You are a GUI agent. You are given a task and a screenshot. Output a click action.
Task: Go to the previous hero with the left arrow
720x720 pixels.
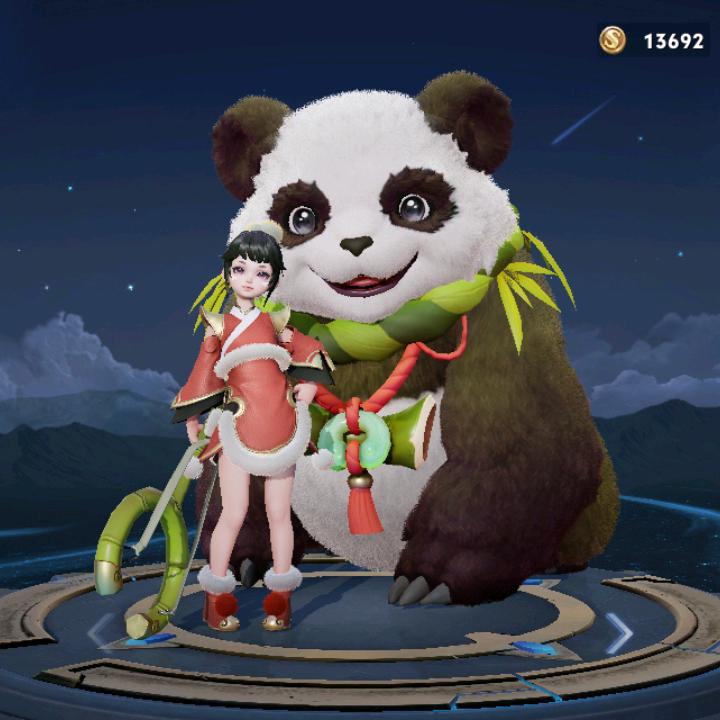(x=101, y=630)
